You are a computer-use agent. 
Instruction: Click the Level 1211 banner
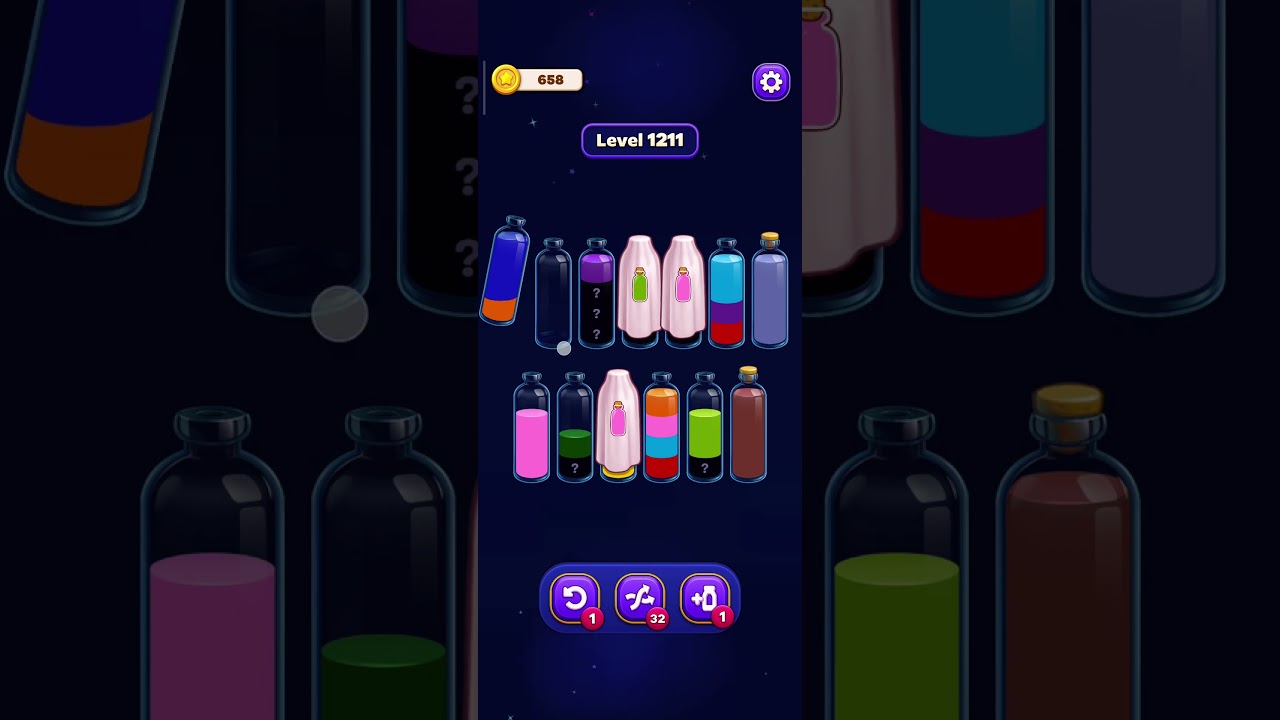tap(640, 140)
